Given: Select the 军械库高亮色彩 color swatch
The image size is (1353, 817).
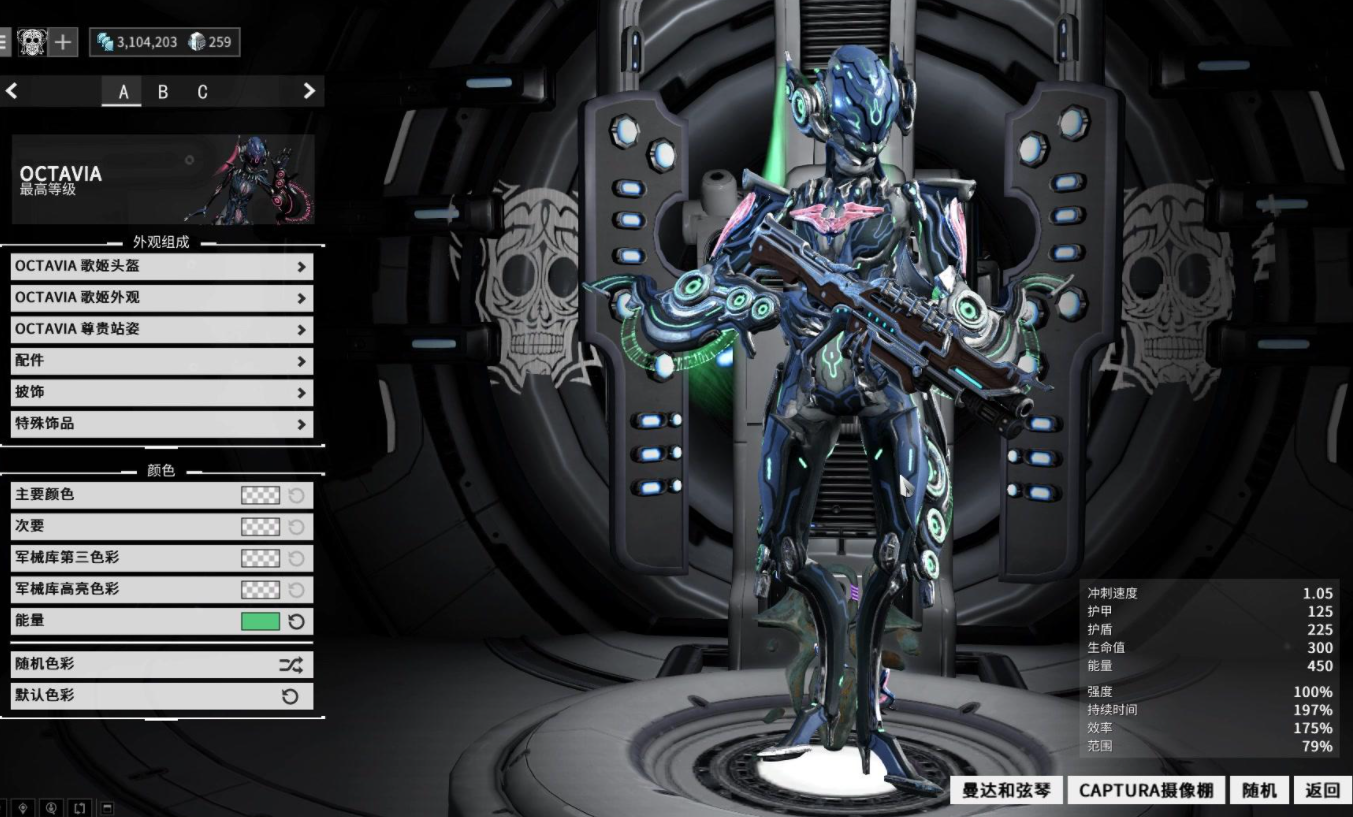Looking at the screenshot, I should pos(260,590).
